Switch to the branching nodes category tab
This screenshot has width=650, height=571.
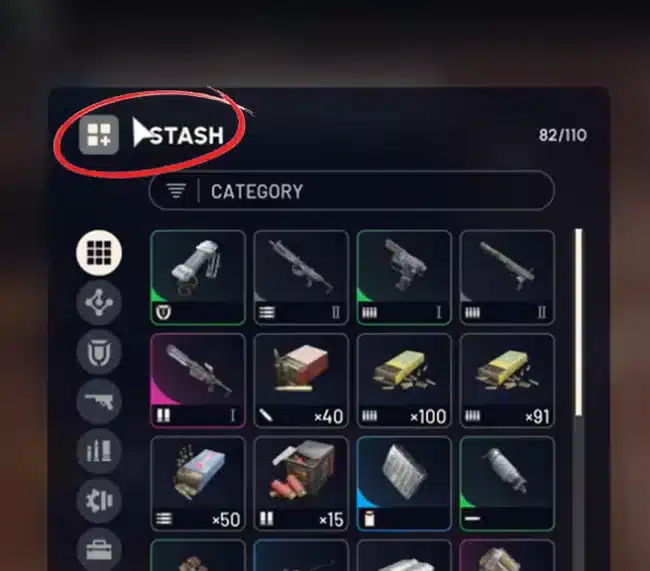(x=99, y=302)
